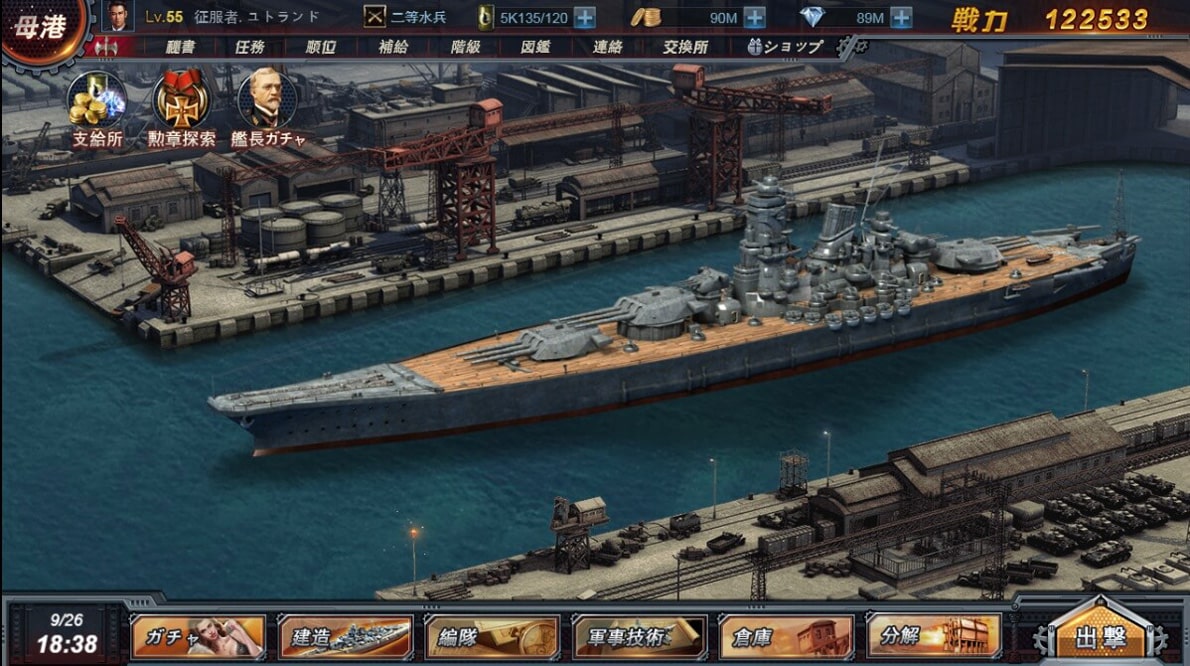Add diamonds with the plus button
The width and height of the screenshot is (1190, 666).
pyautogui.click(x=901, y=17)
